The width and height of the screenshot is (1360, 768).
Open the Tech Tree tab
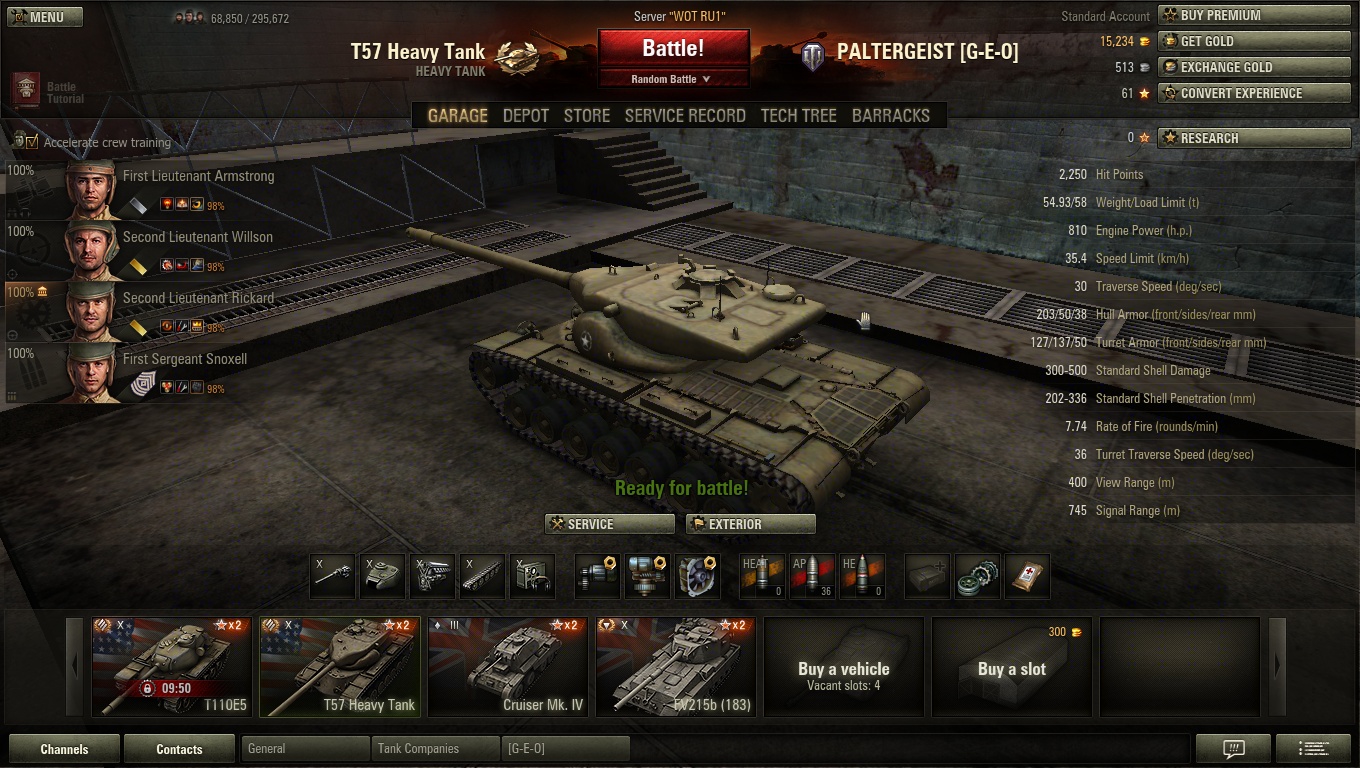(799, 115)
